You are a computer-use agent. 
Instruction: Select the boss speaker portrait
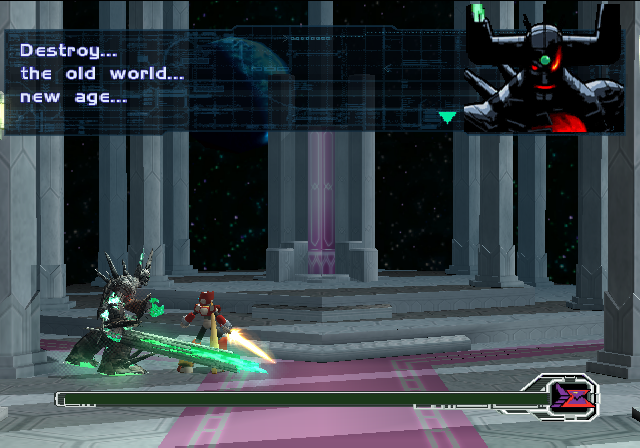(543, 68)
